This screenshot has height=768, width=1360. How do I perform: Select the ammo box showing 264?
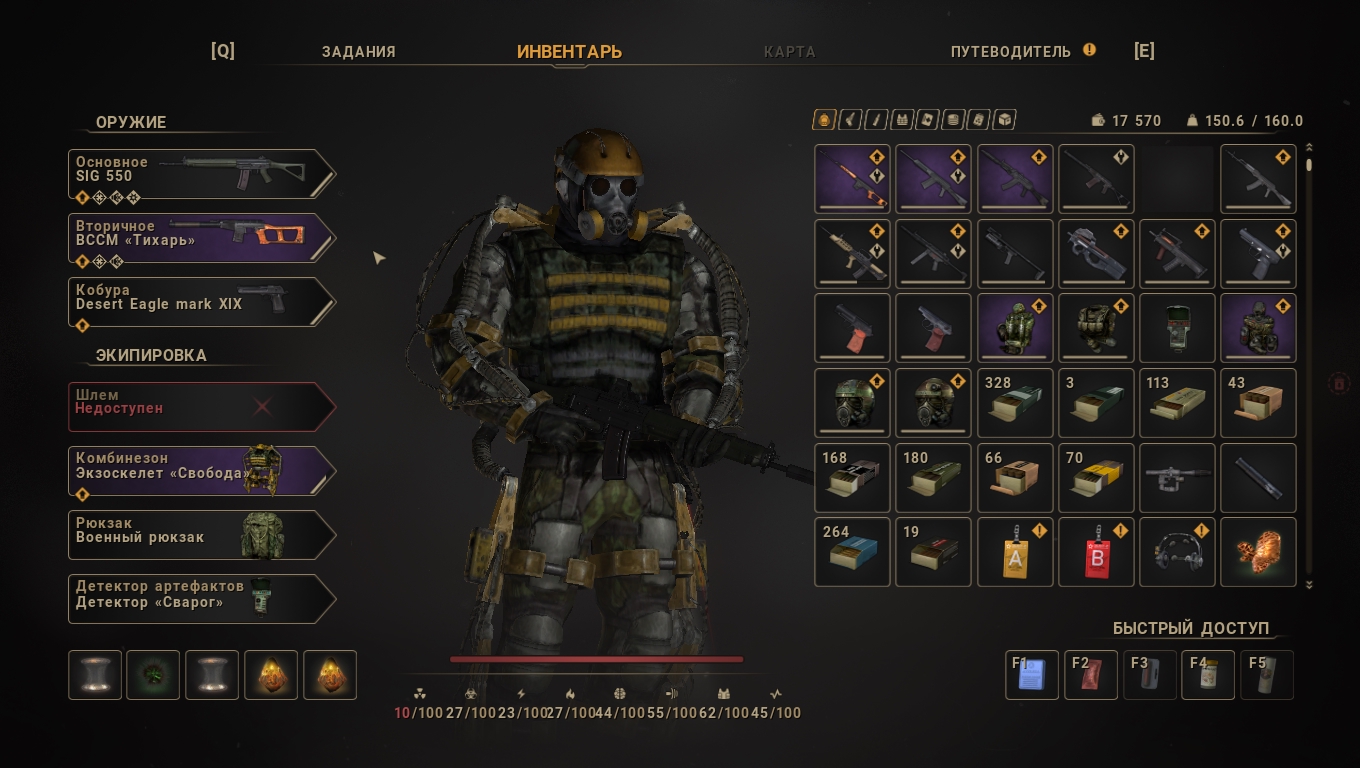pos(852,552)
